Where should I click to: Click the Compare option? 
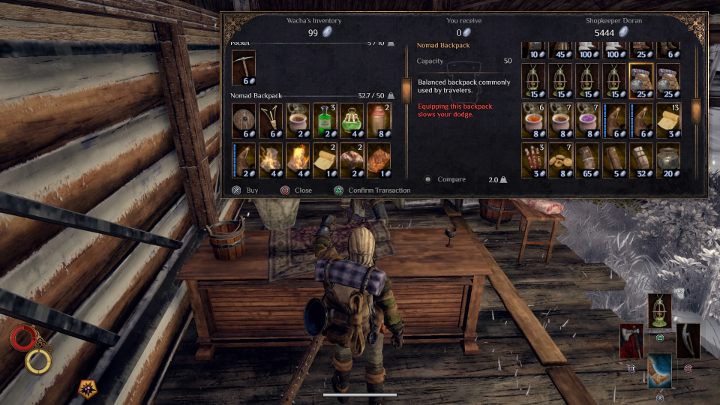[446, 180]
